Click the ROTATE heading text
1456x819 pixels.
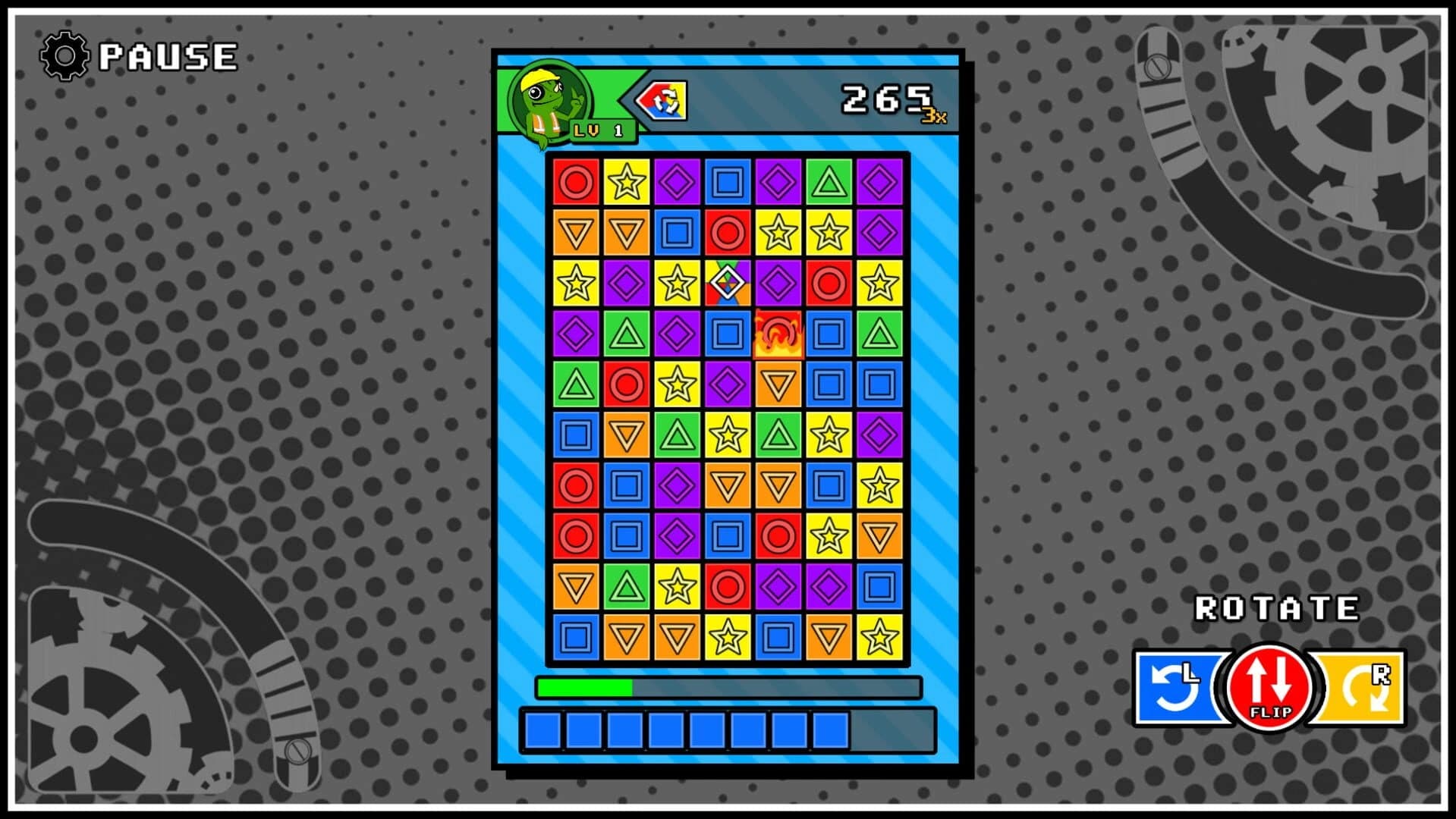coord(1277,607)
